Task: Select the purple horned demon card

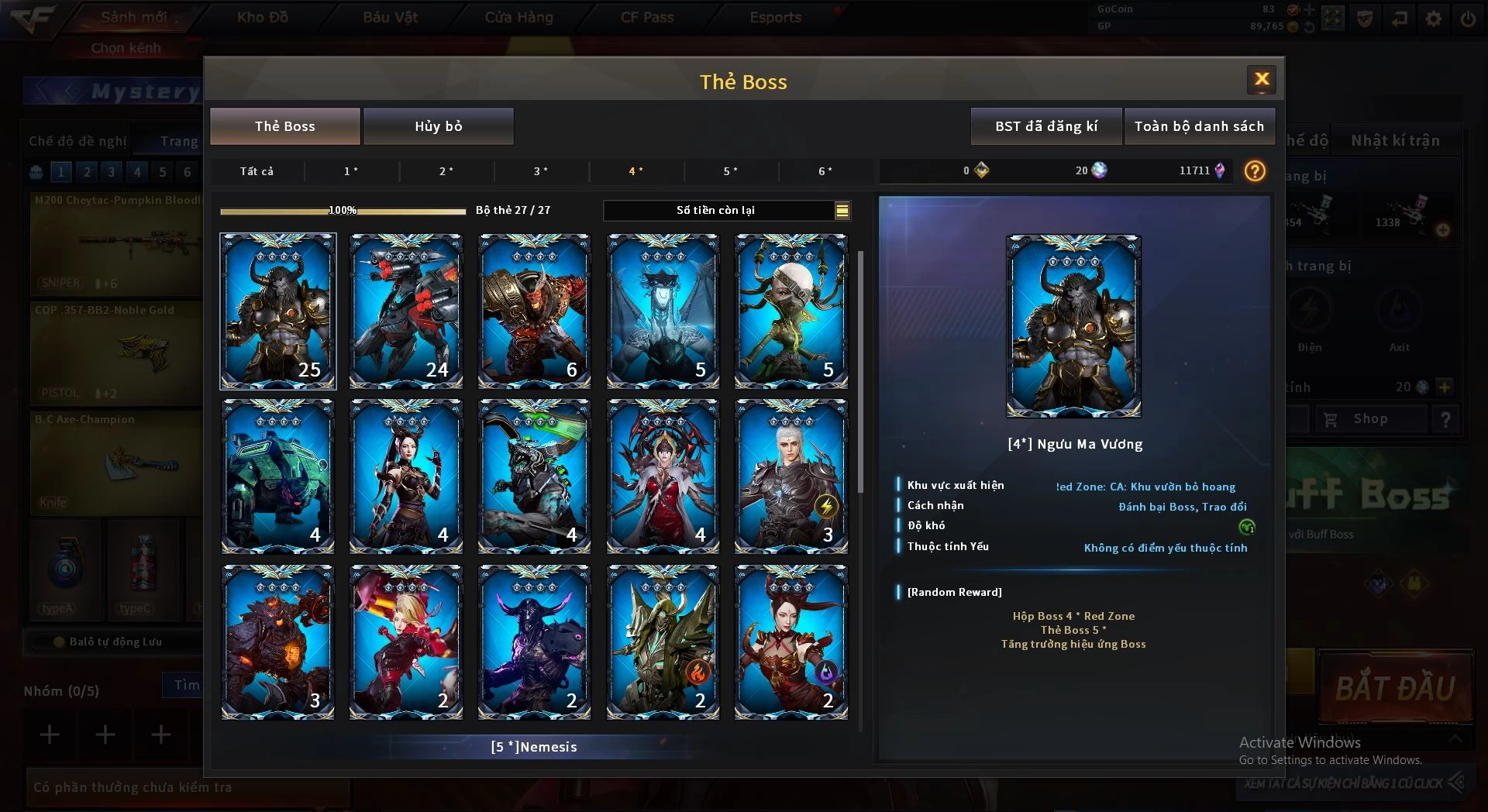Action: [x=534, y=642]
